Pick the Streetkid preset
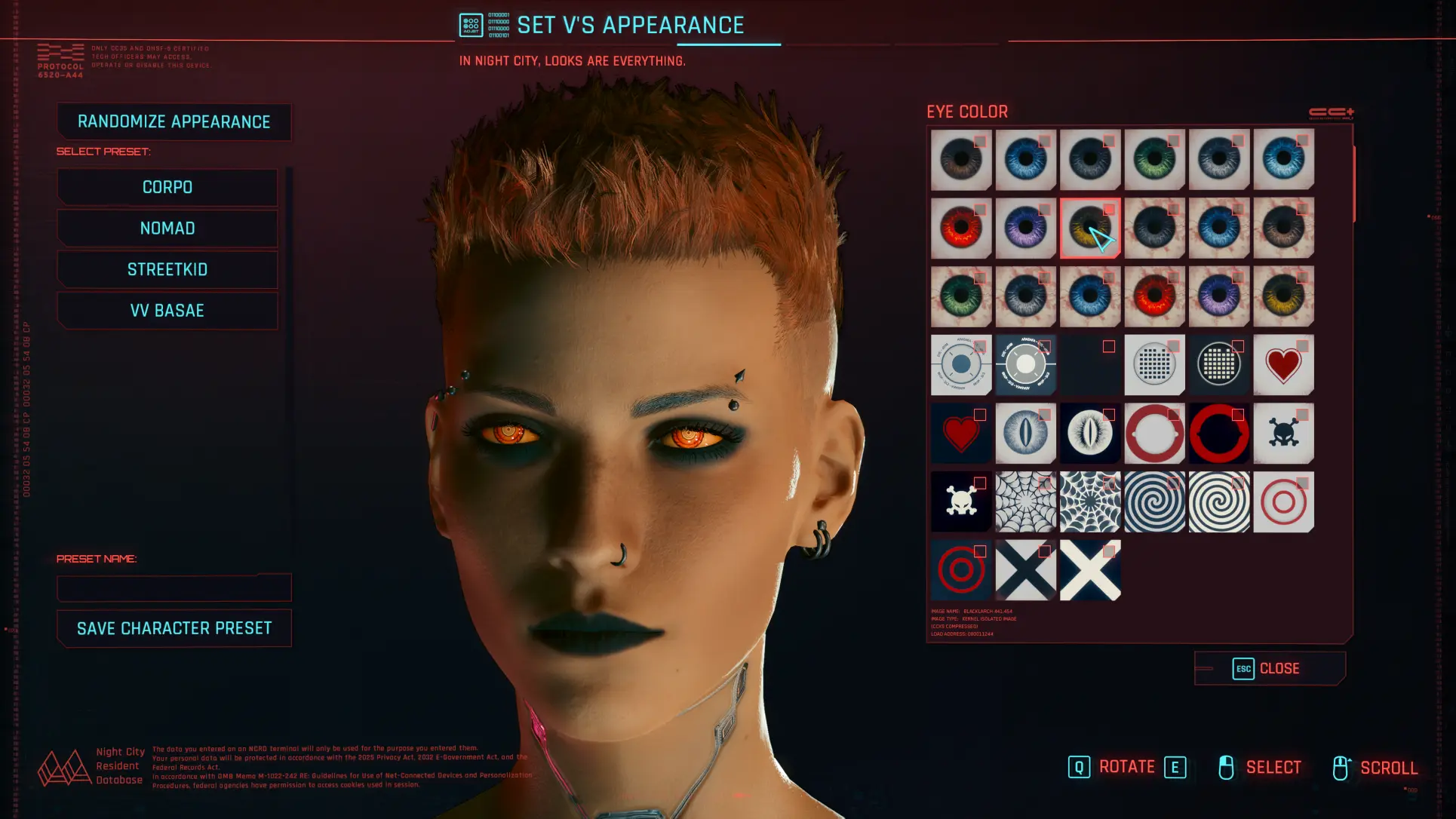Screen dimensions: 1456x819 167,269
